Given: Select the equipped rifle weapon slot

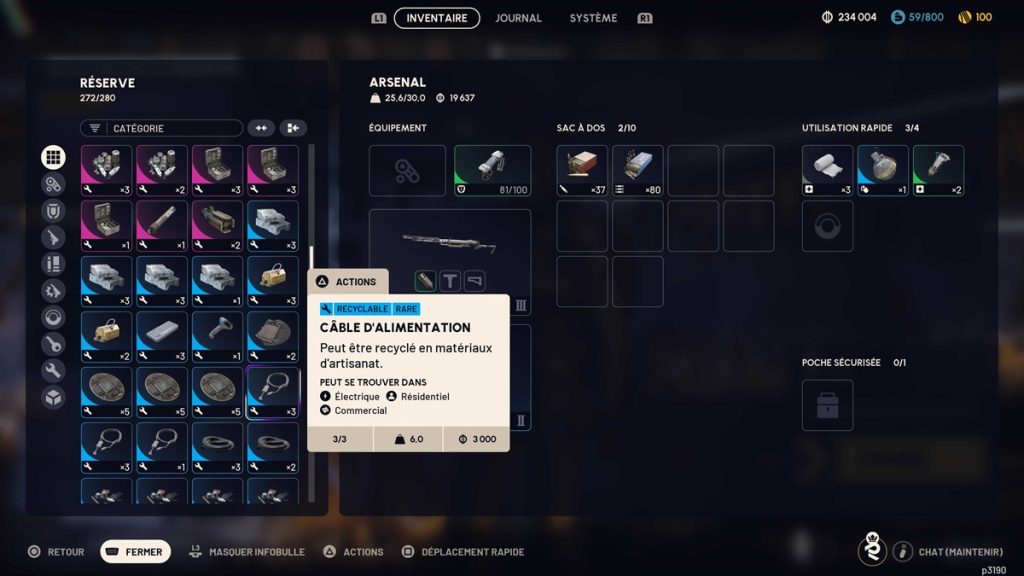Looking at the screenshot, I should click(x=449, y=248).
